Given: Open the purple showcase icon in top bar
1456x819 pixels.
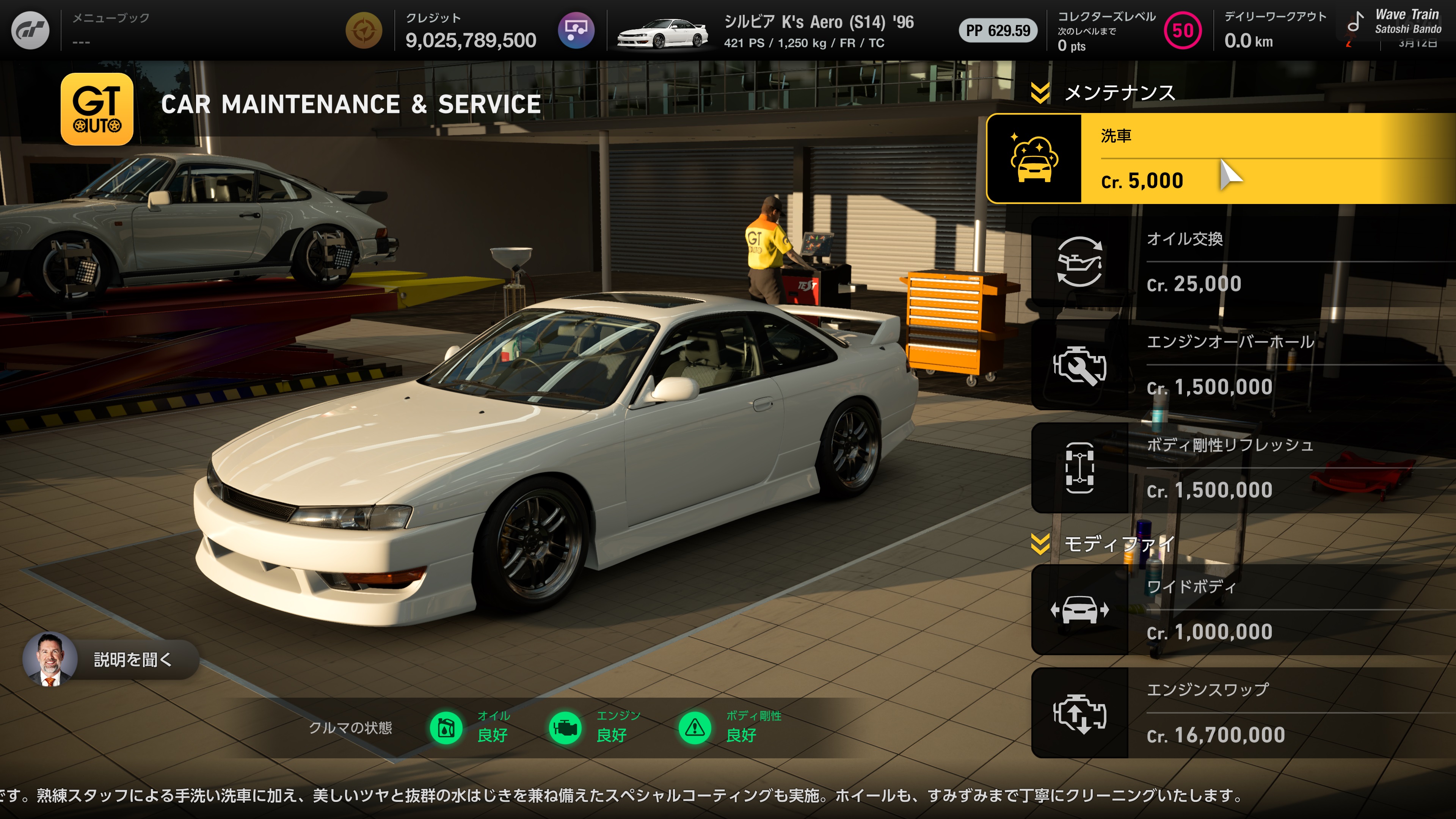Looking at the screenshot, I should point(576,30).
